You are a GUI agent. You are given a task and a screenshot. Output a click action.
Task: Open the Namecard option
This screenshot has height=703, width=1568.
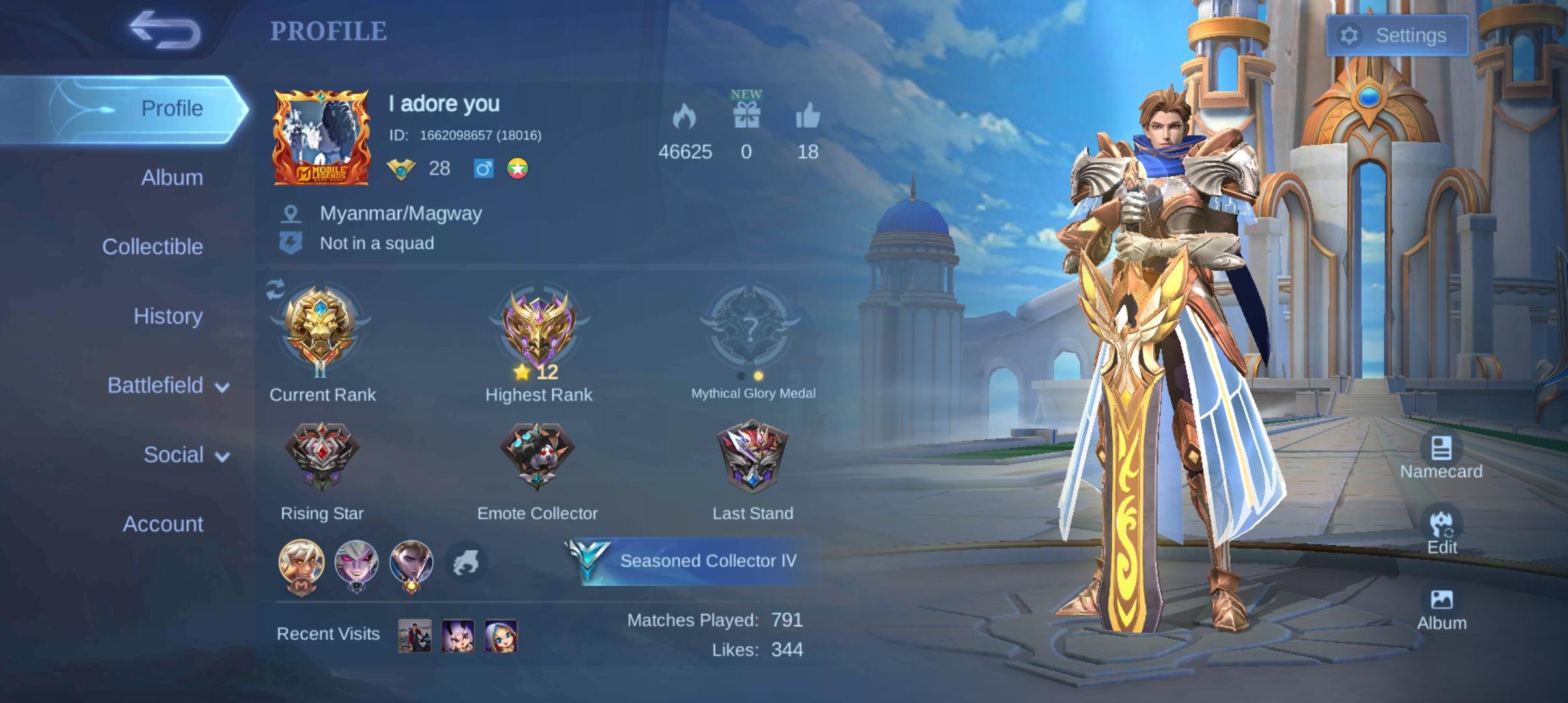pos(1441,456)
